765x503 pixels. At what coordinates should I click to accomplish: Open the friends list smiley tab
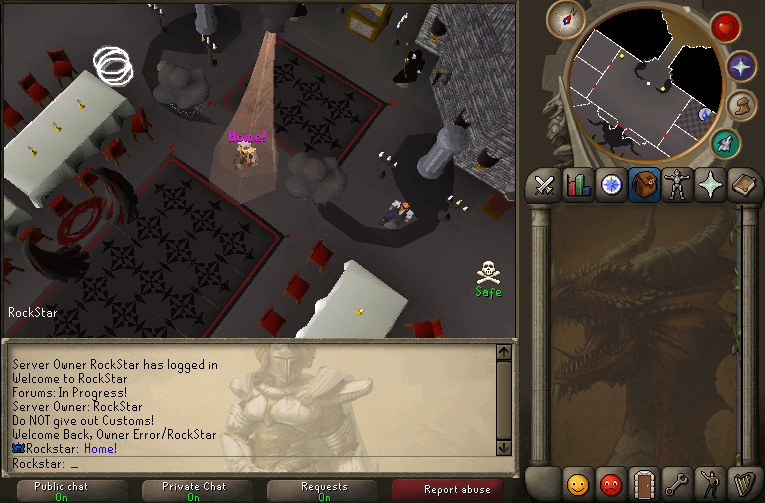(578, 485)
